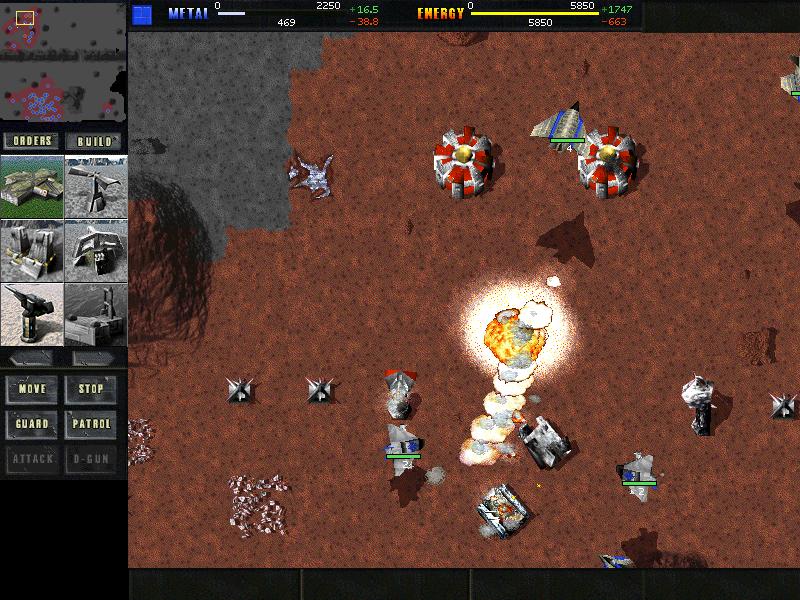Activate the Guard command
Image resolution: width=800 pixels, height=600 pixels.
tap(32, 424)
